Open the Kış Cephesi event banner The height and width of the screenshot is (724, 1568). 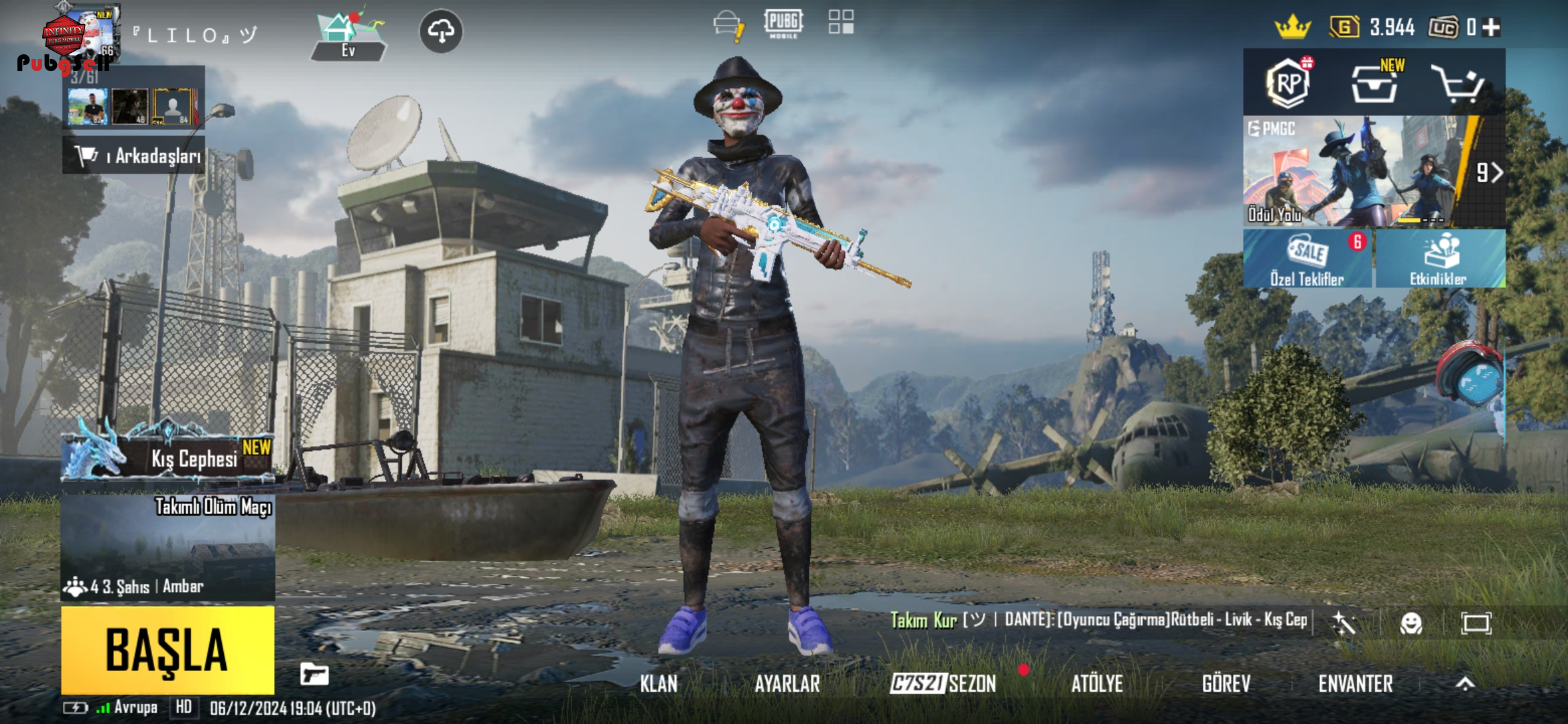point(168,456)
